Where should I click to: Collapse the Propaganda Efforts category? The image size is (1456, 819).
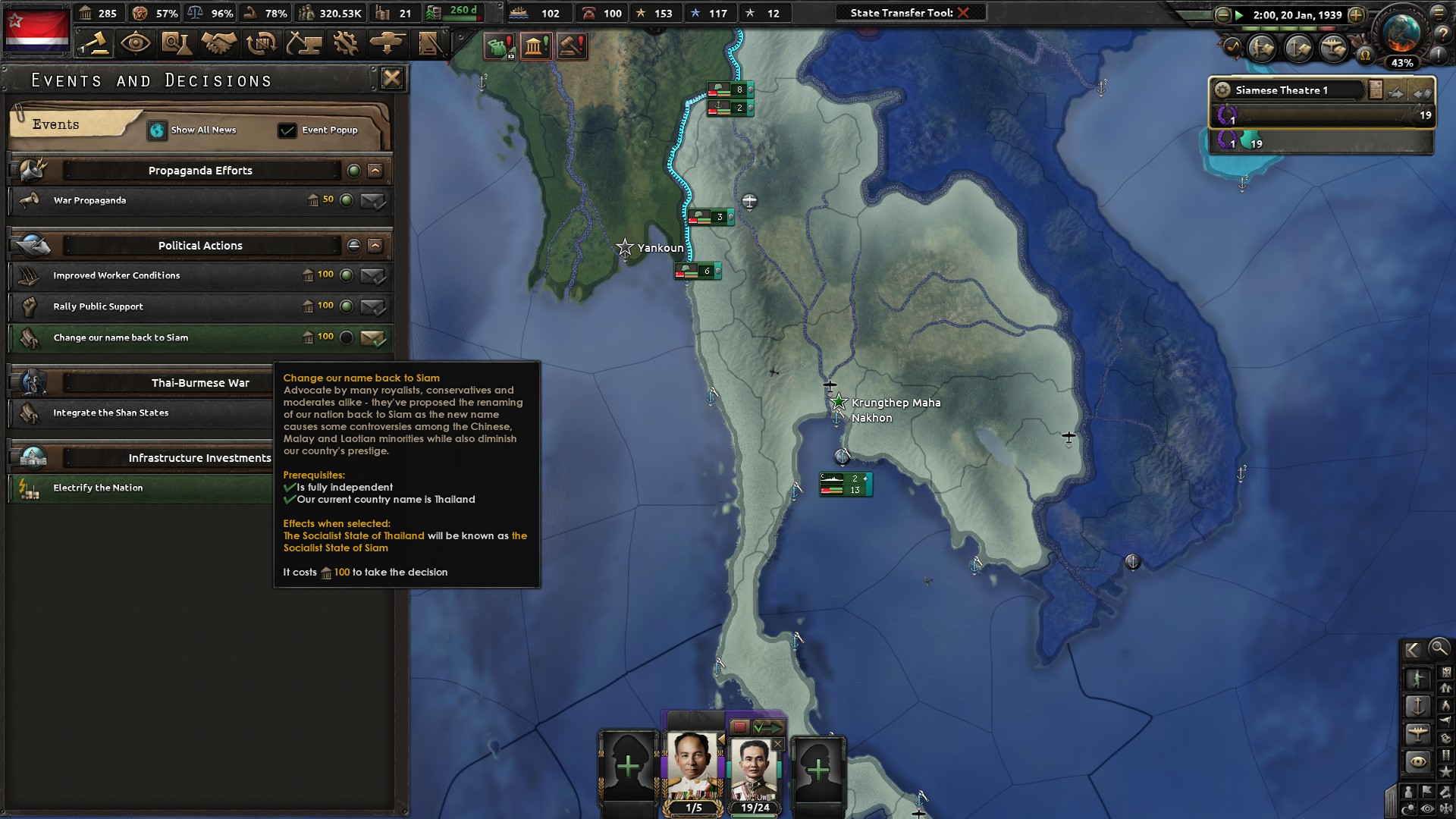point(375,170)
